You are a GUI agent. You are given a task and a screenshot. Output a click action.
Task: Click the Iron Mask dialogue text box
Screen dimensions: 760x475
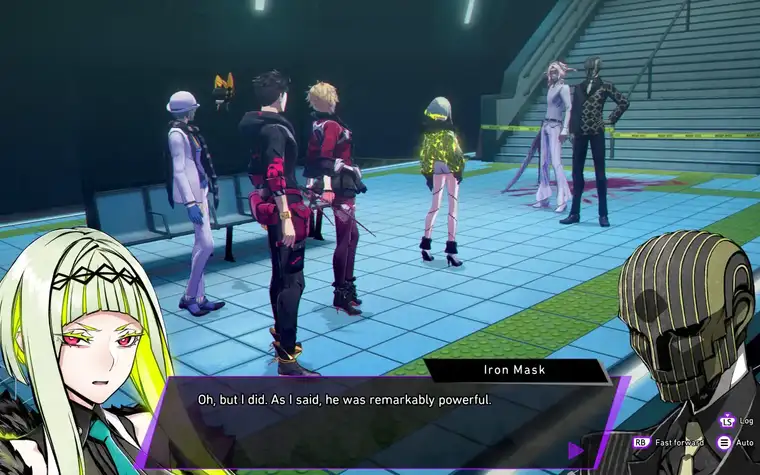380,420
